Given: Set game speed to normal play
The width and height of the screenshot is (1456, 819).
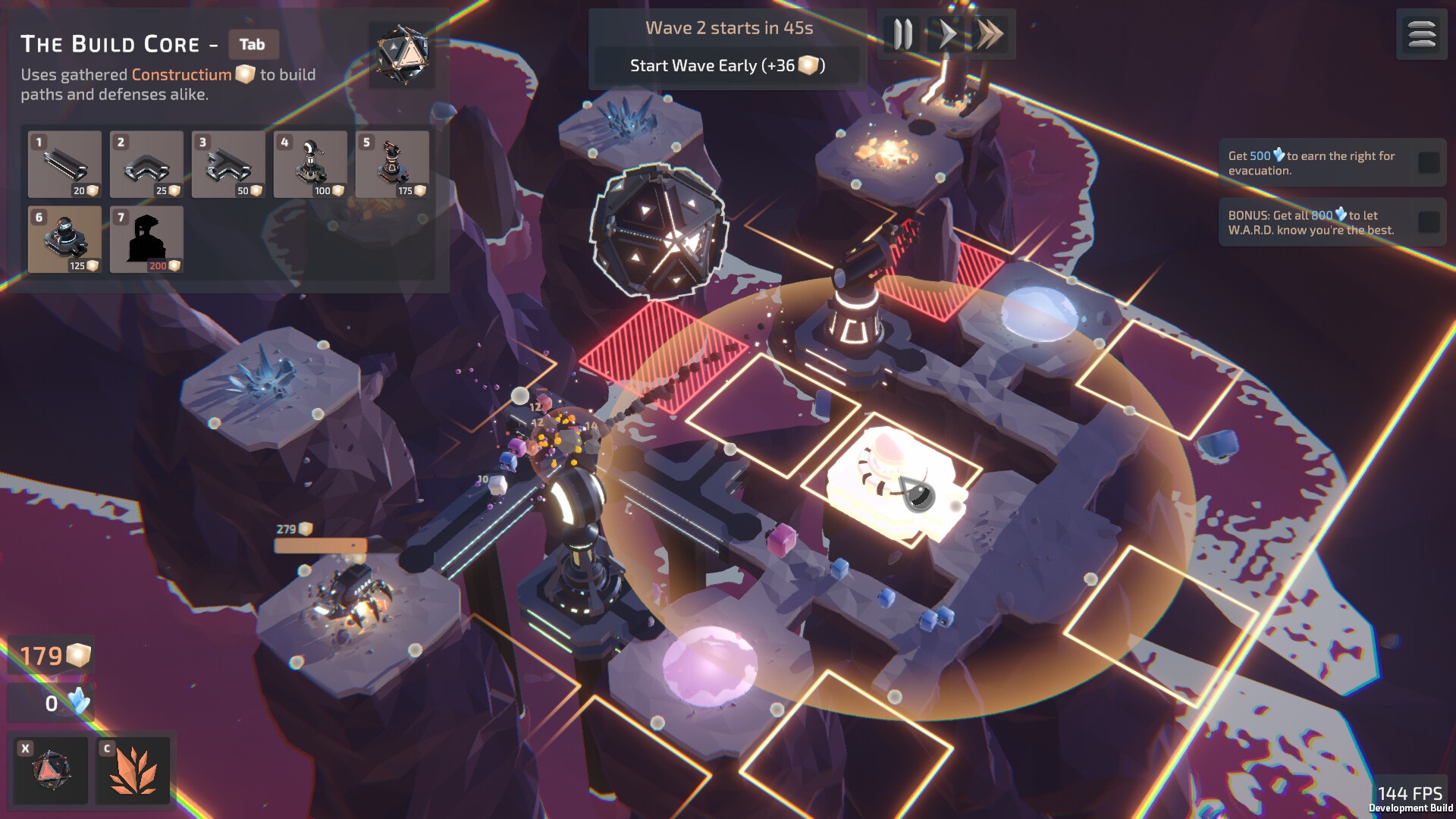Looking at the screenshot, I should tap(946, 35).
